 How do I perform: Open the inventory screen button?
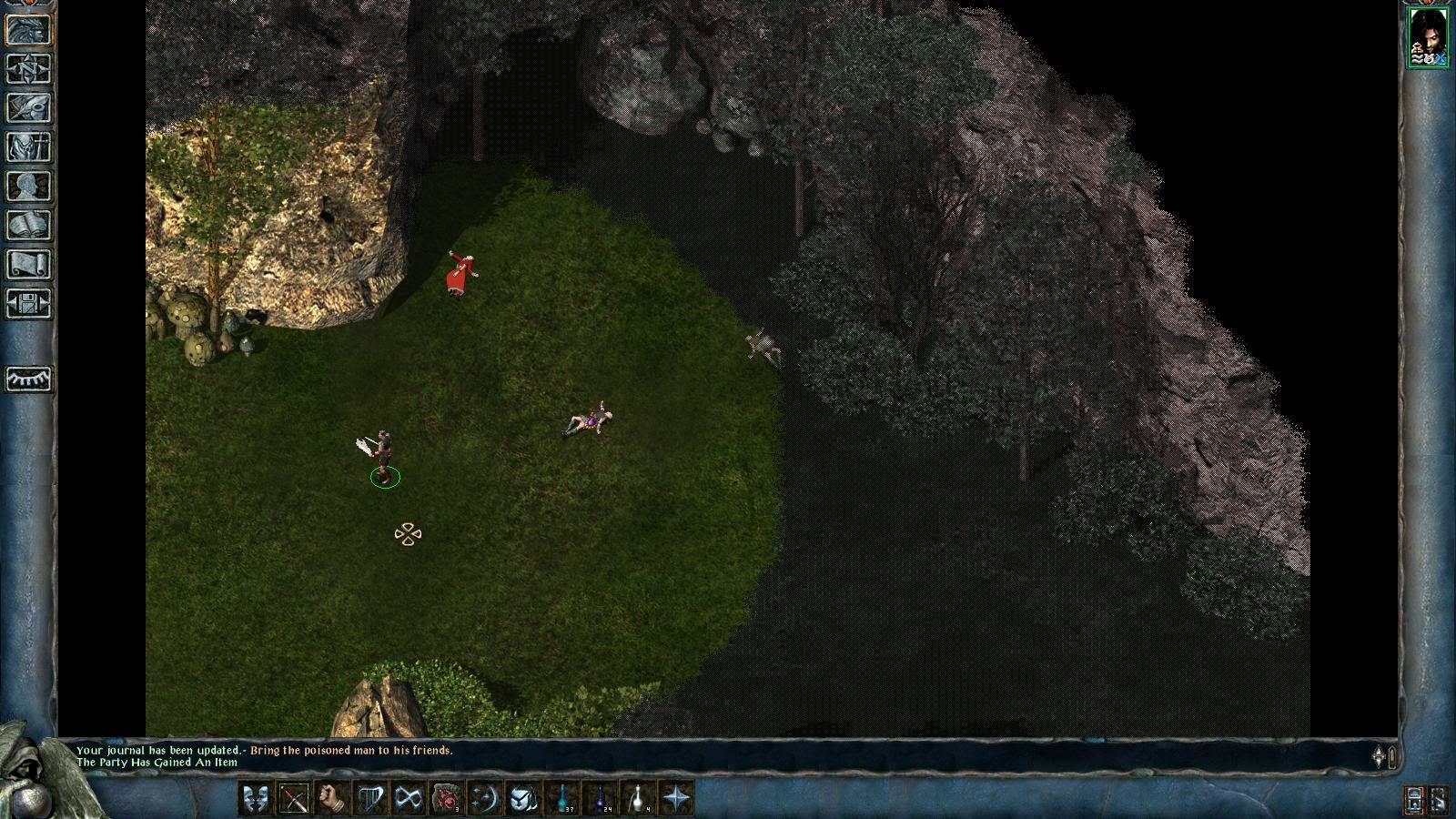[x=28, y=147]
